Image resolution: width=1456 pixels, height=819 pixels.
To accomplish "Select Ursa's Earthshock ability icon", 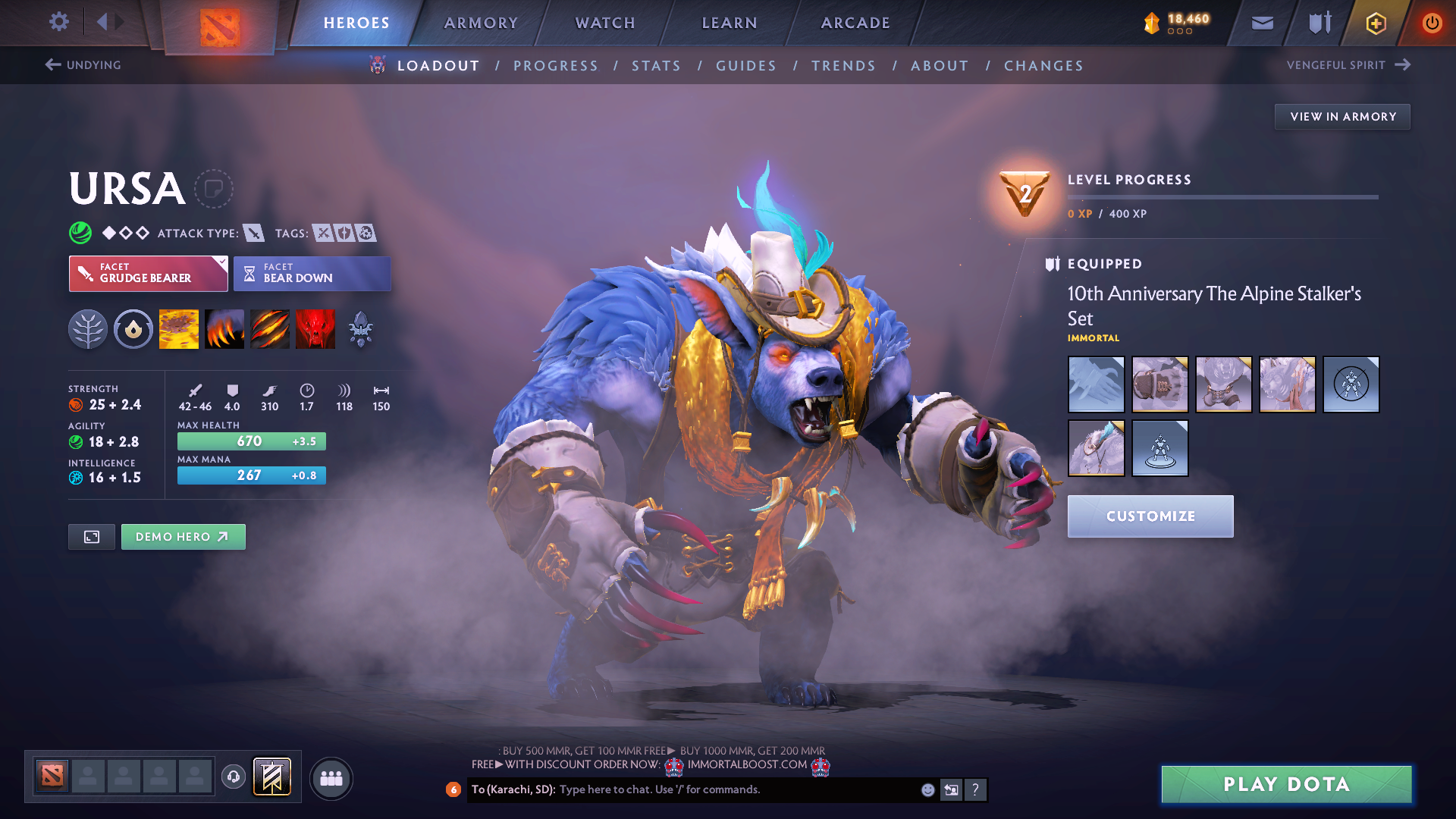I will tap(178, 328).
